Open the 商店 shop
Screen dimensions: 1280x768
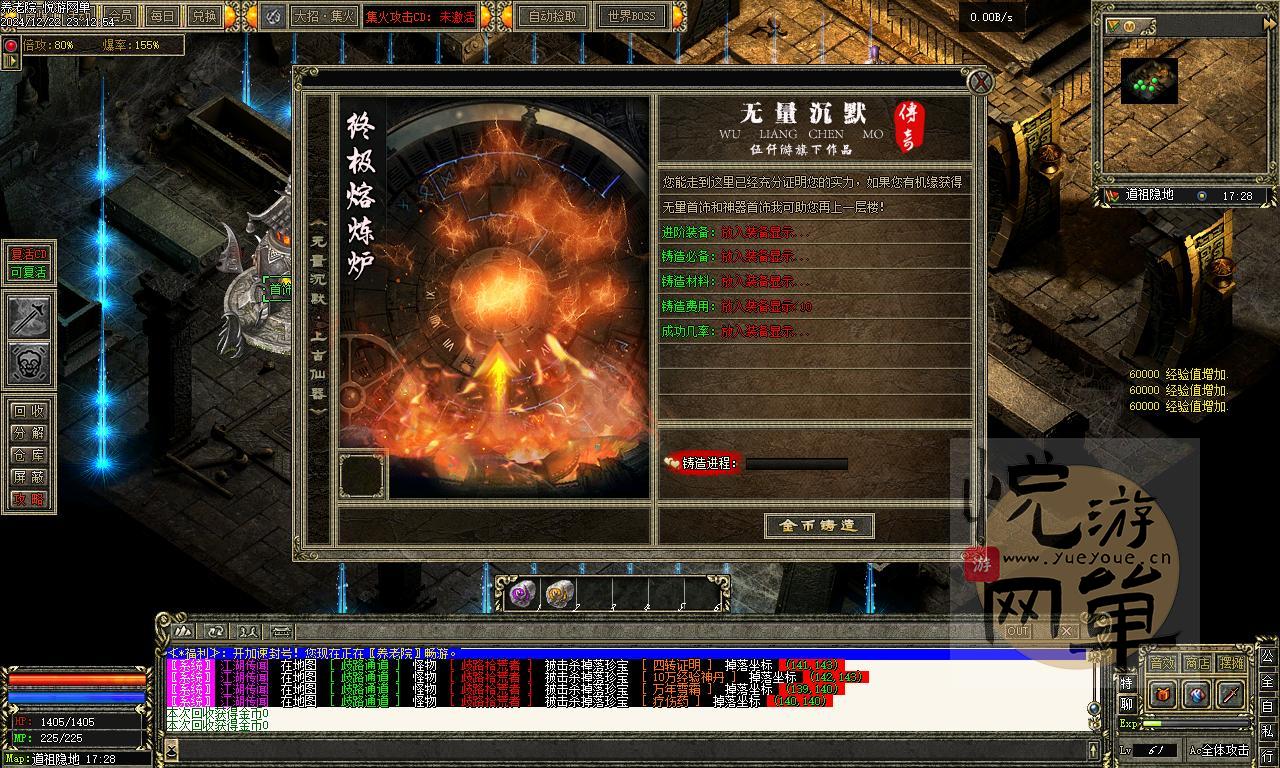tap(1196, 663)
